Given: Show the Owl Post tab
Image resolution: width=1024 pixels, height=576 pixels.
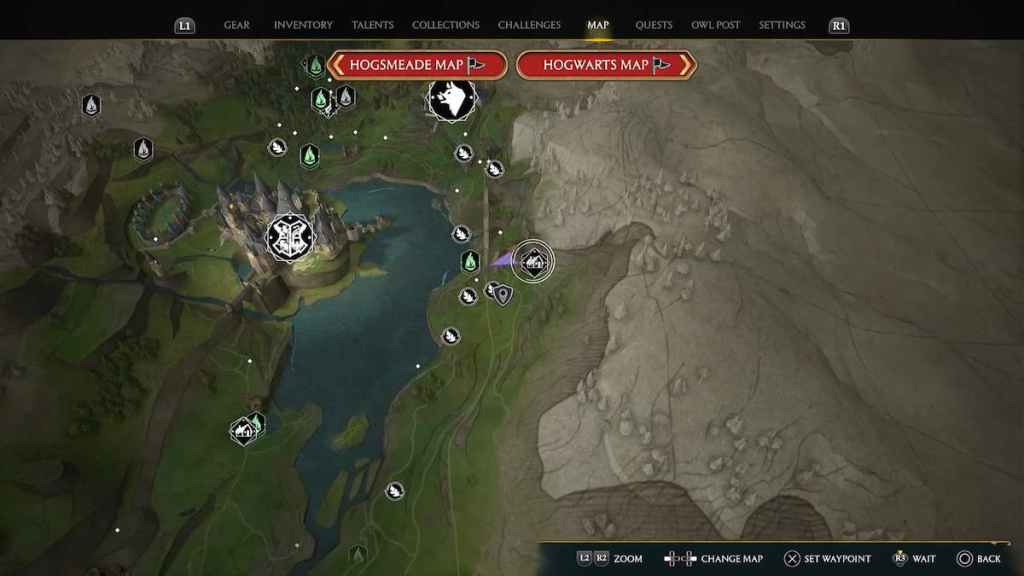Looking at the screenshot, I should point(716,25).
